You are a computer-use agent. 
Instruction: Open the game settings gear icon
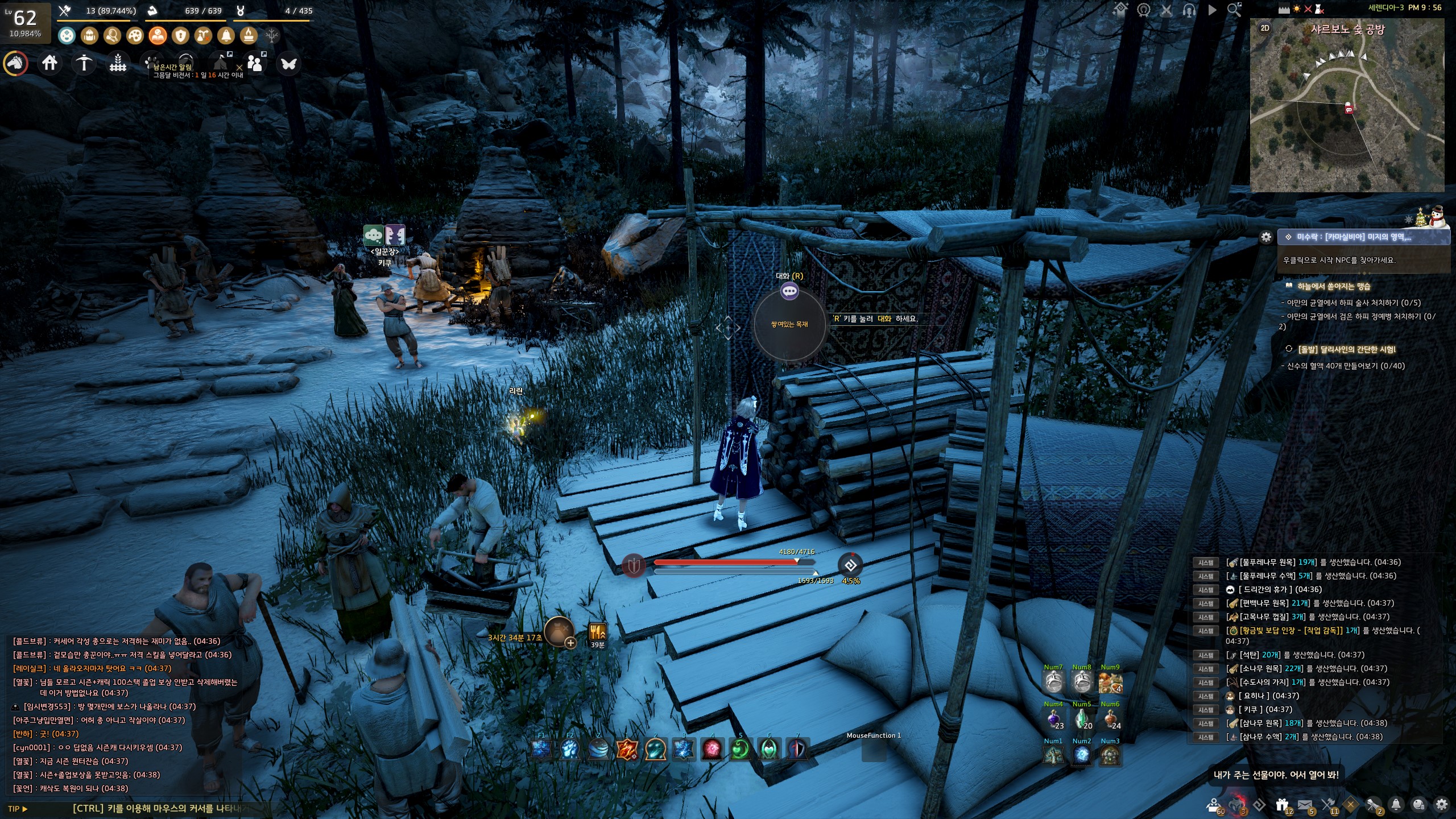[1441, 804]
